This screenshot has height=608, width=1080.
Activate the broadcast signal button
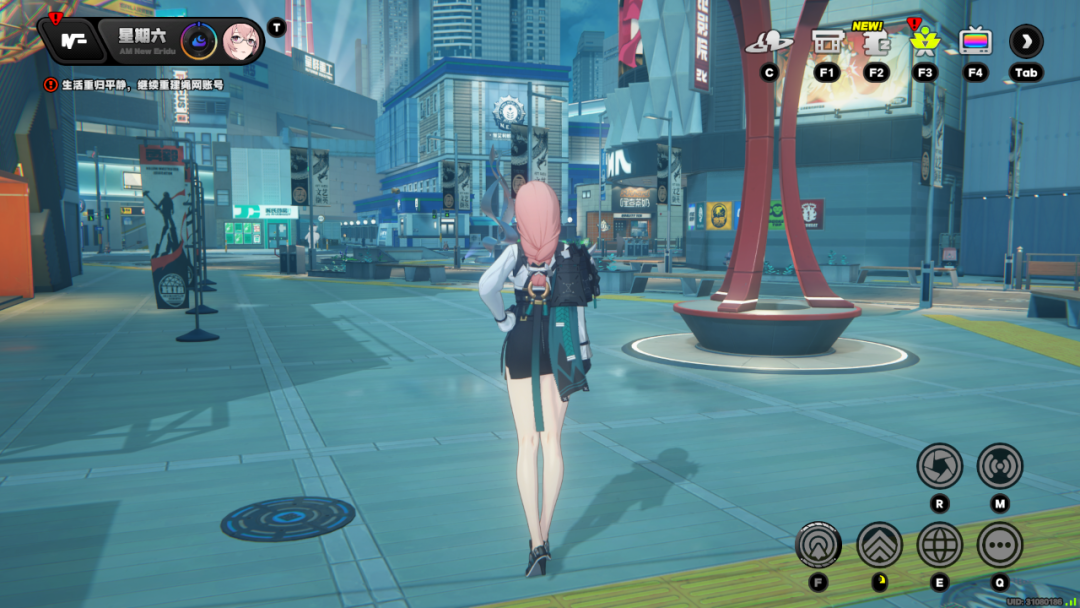click(999, 466)
